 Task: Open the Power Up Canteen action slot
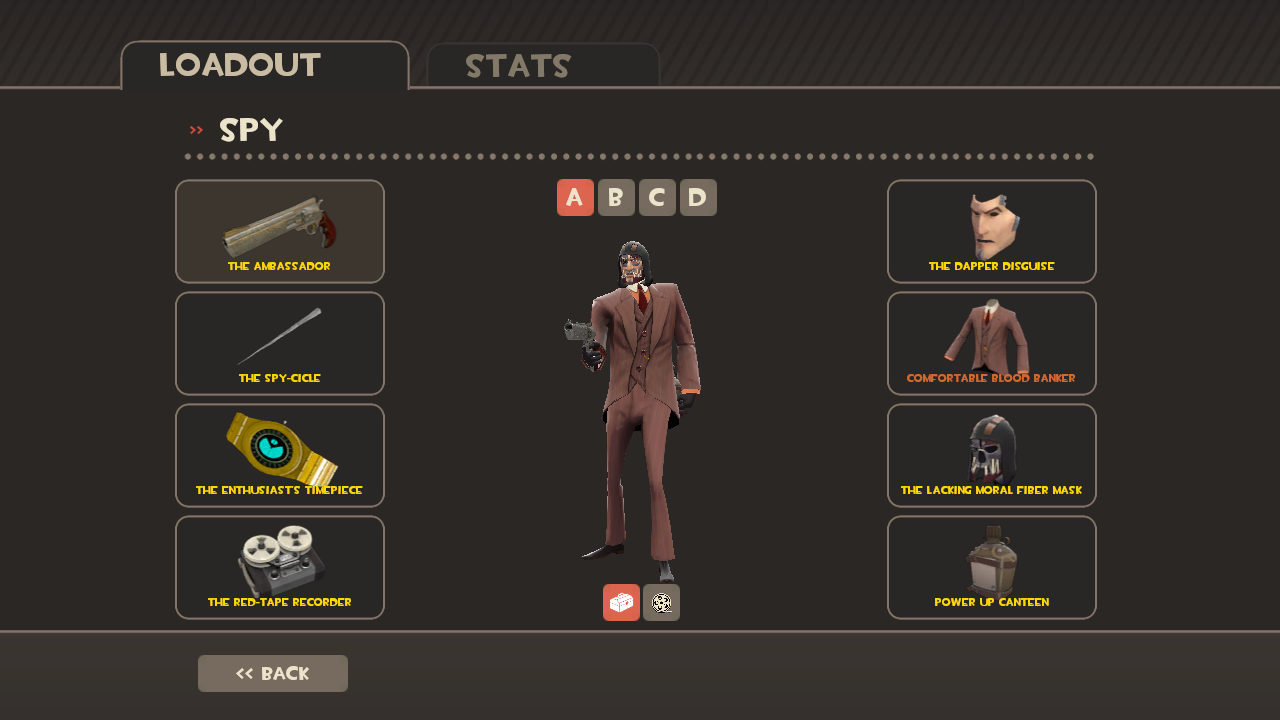tap(991, 567)
